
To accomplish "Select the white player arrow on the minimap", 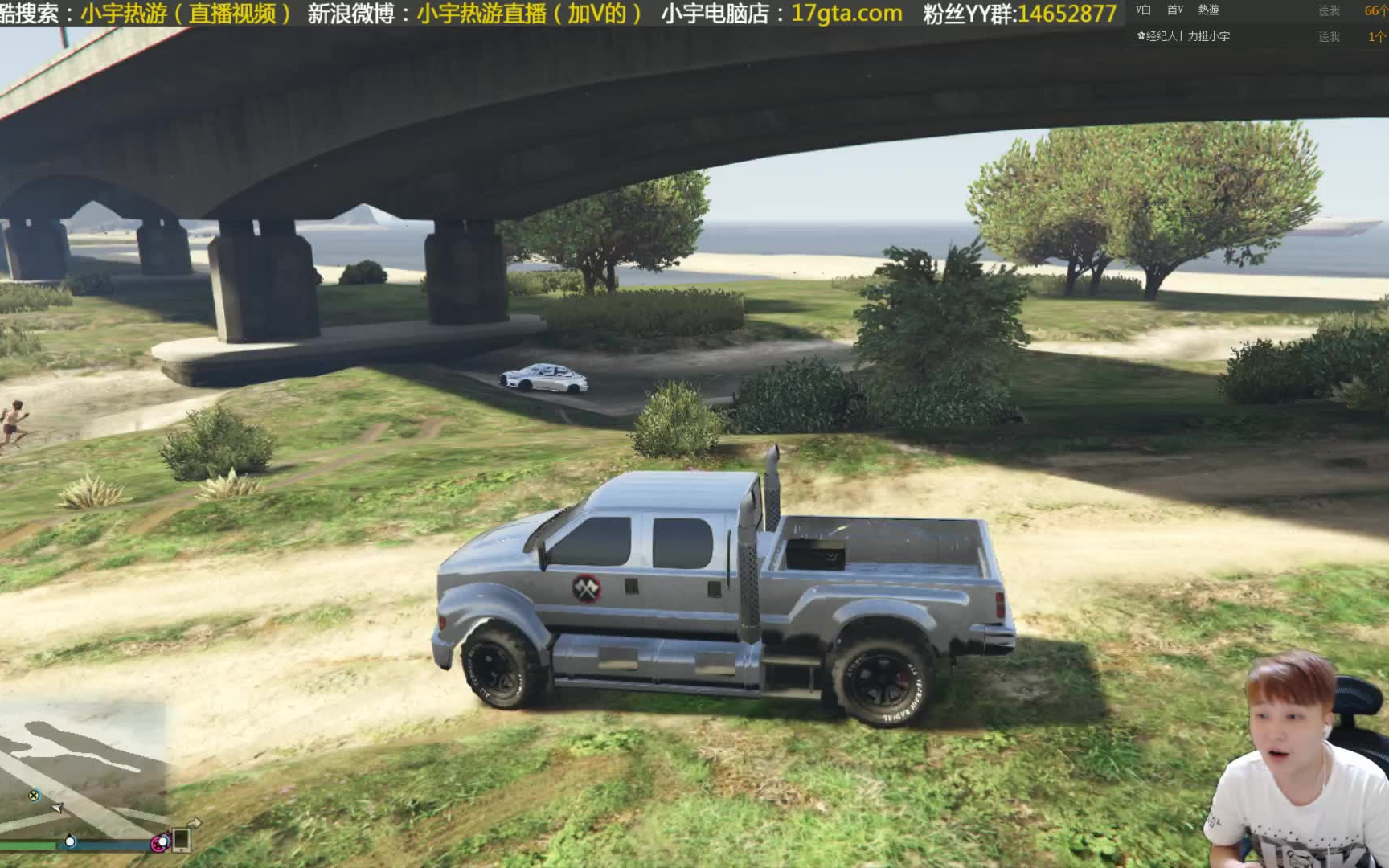I will point(57,809).
